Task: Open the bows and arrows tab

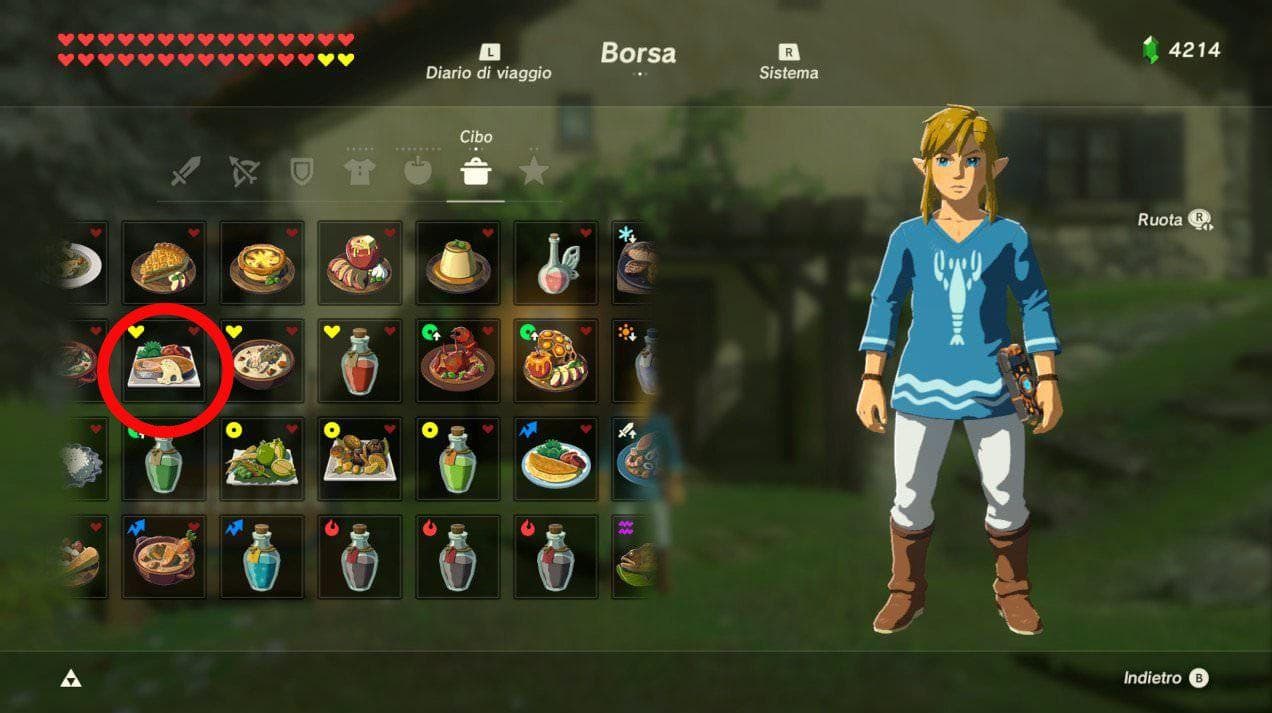Action: 243,172
